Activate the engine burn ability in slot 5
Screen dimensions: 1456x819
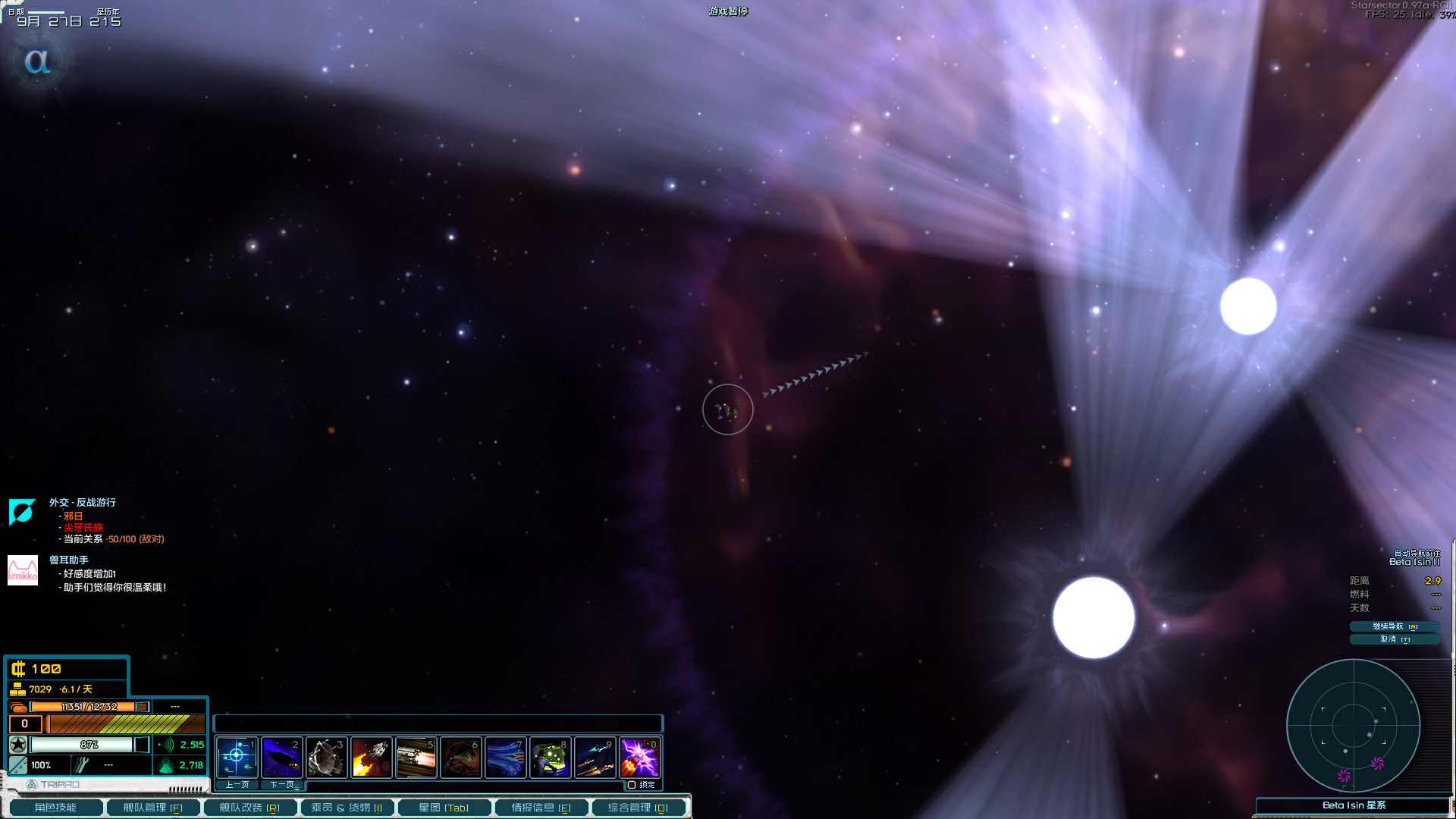pos(416,757)
